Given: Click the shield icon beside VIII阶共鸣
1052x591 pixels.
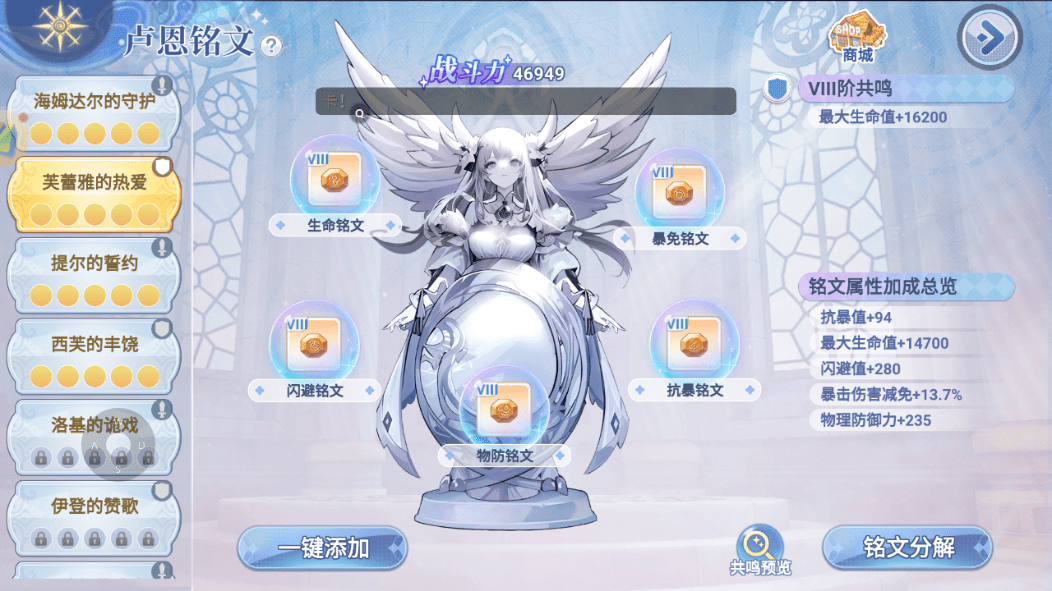Looking at the screenshot, I should pos(776,89).
